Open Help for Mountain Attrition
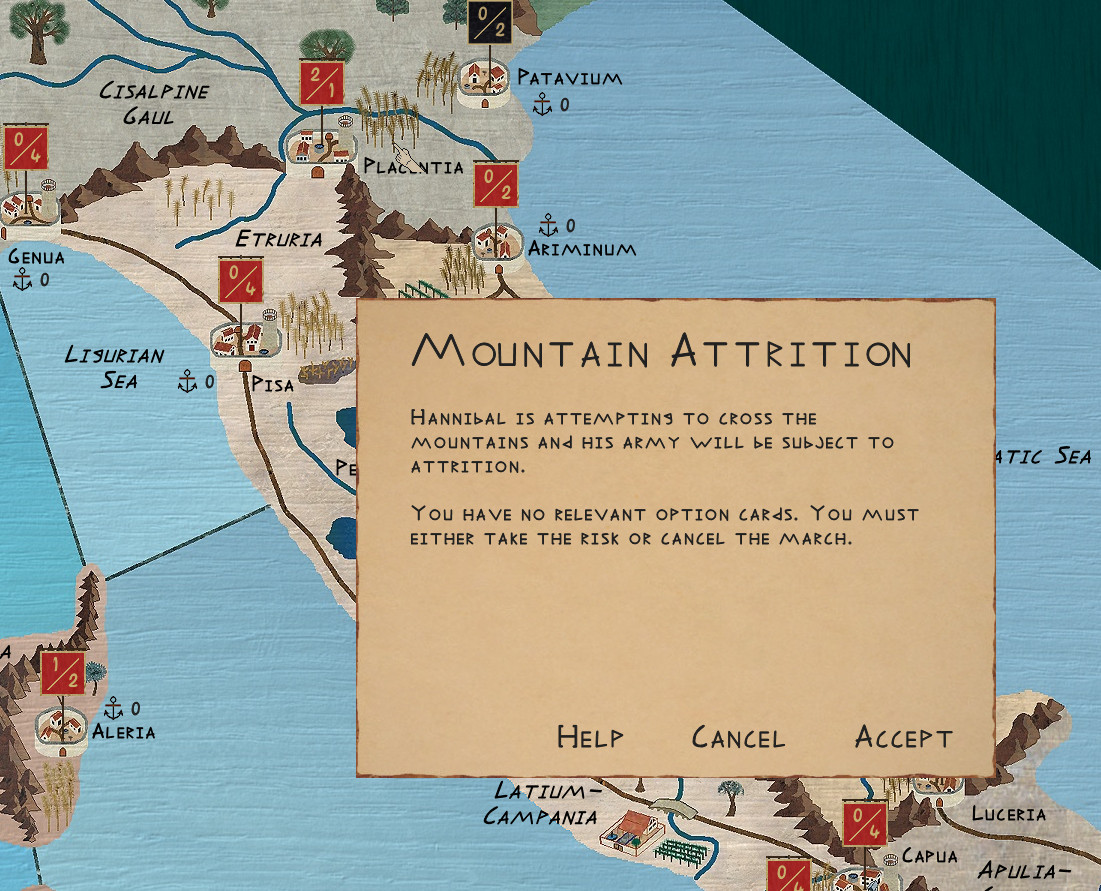Image resolution: width=1101 pixels, height=891 pixels. (590, 738)
